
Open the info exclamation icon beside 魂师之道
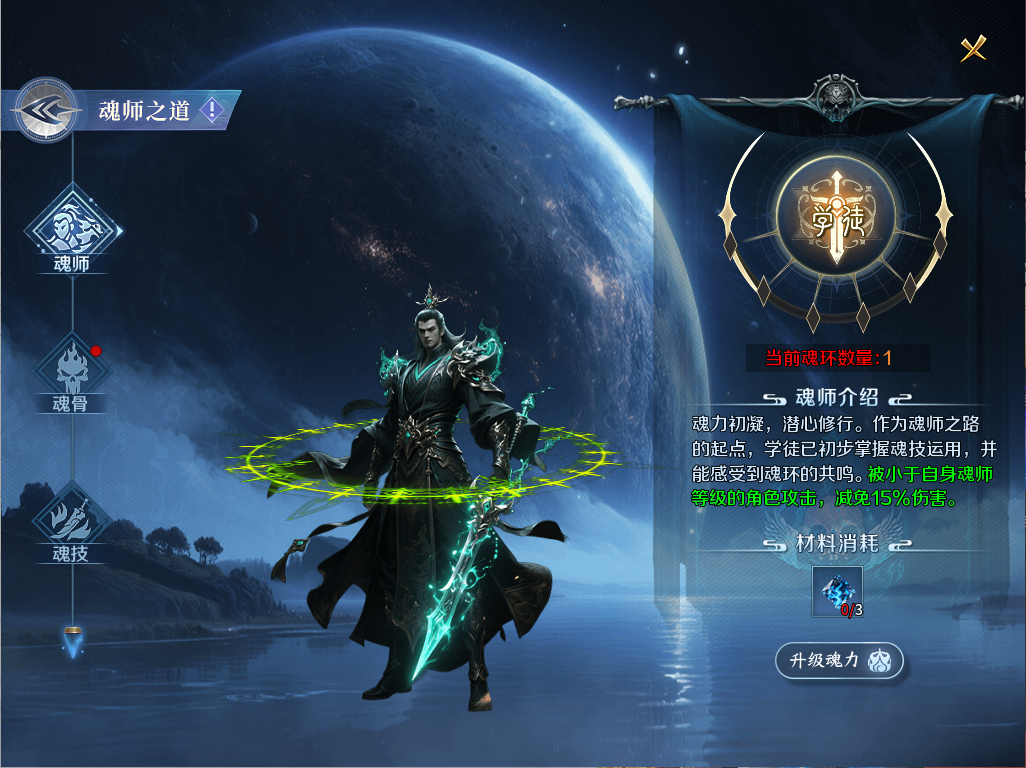(x=212, y=110)
